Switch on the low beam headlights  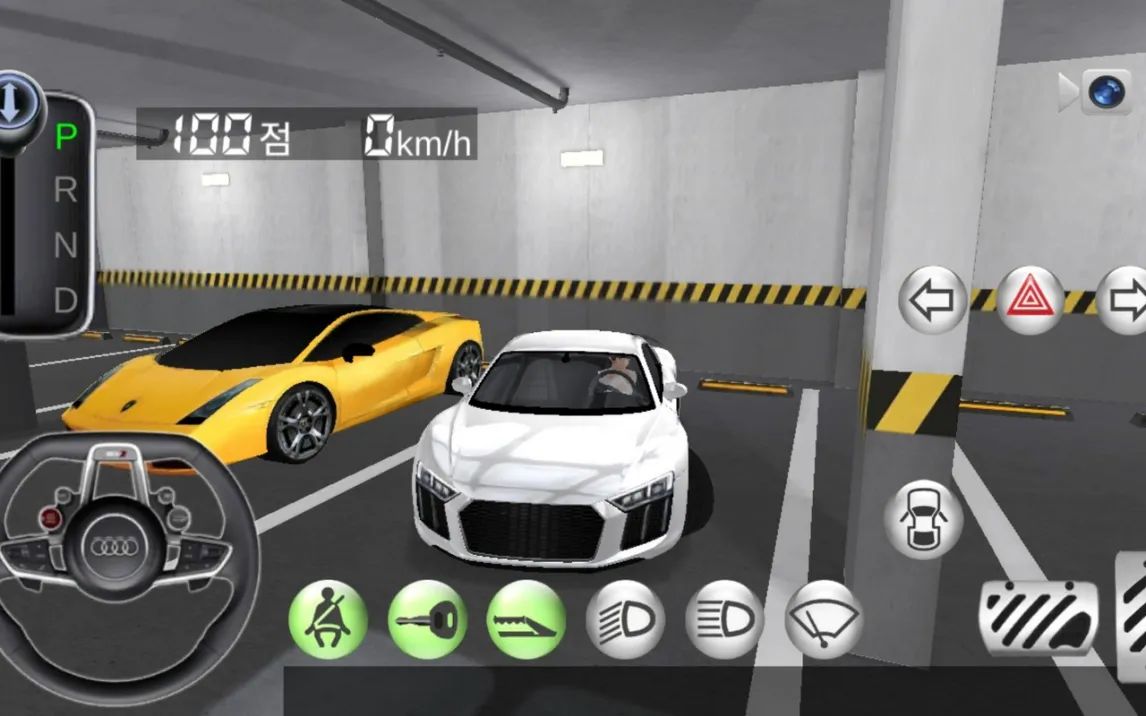[625, 620]
